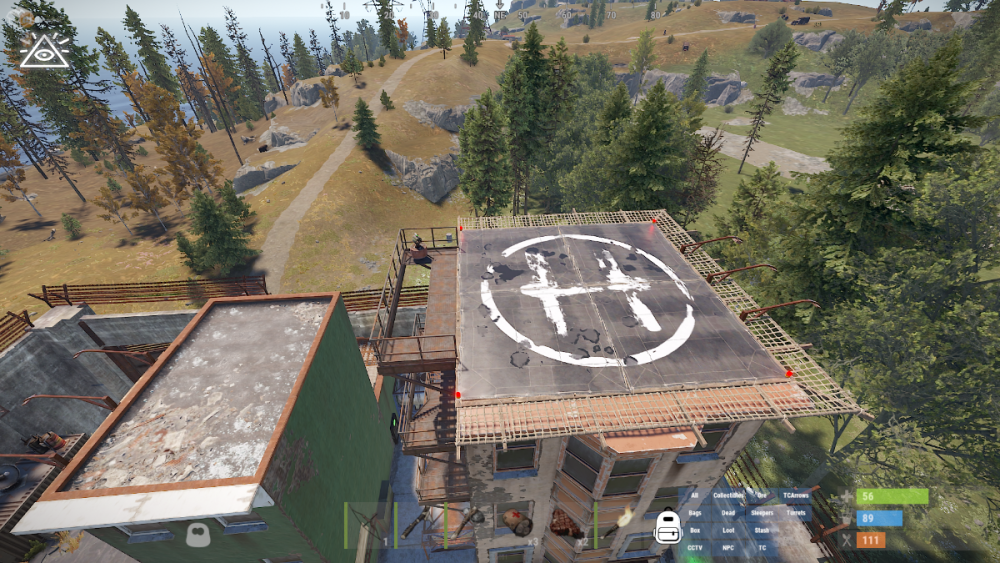Click the ghost-shaped icon beside the hotbar

coord(197,534)
